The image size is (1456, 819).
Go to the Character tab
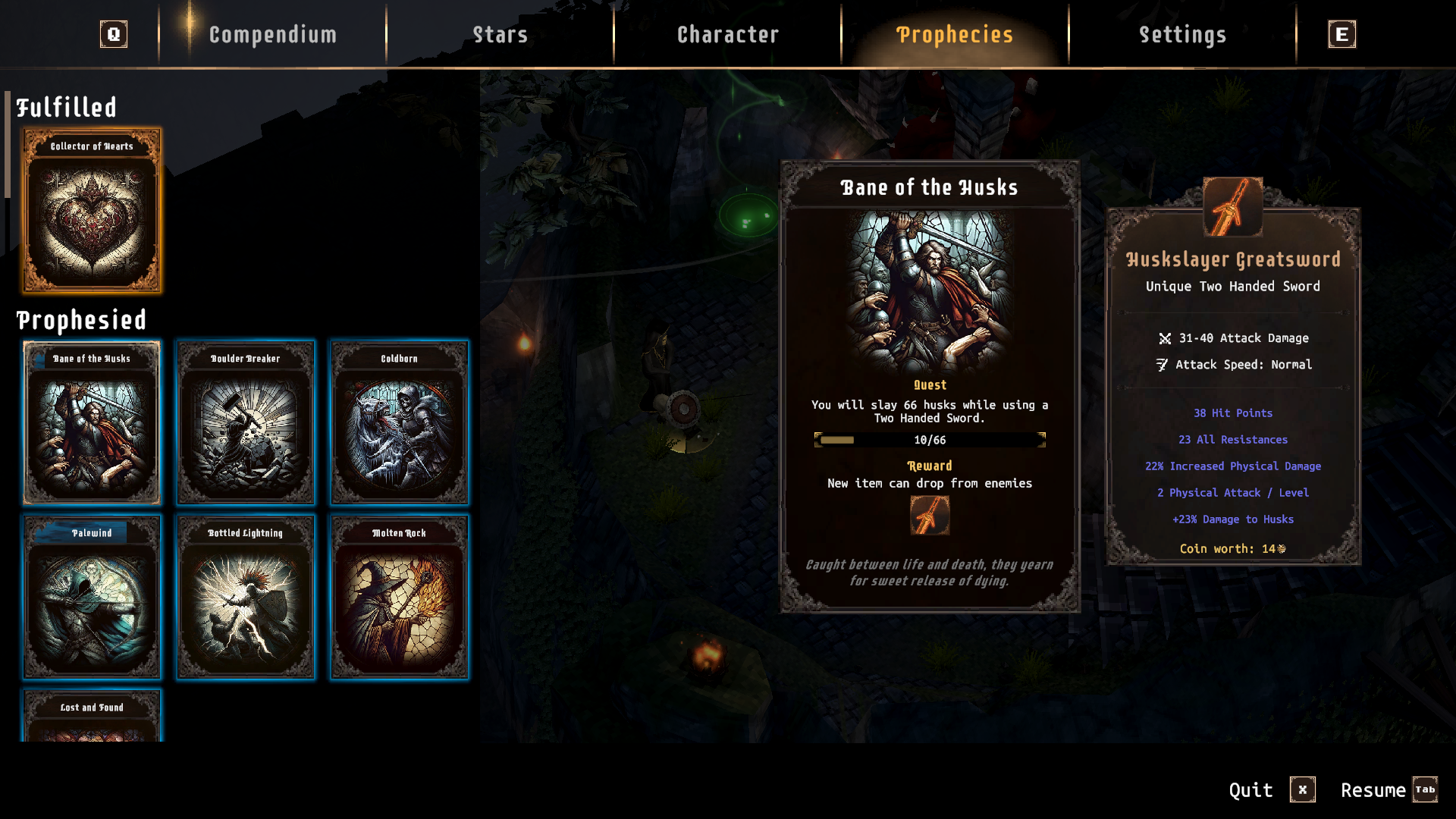point(727,35)
